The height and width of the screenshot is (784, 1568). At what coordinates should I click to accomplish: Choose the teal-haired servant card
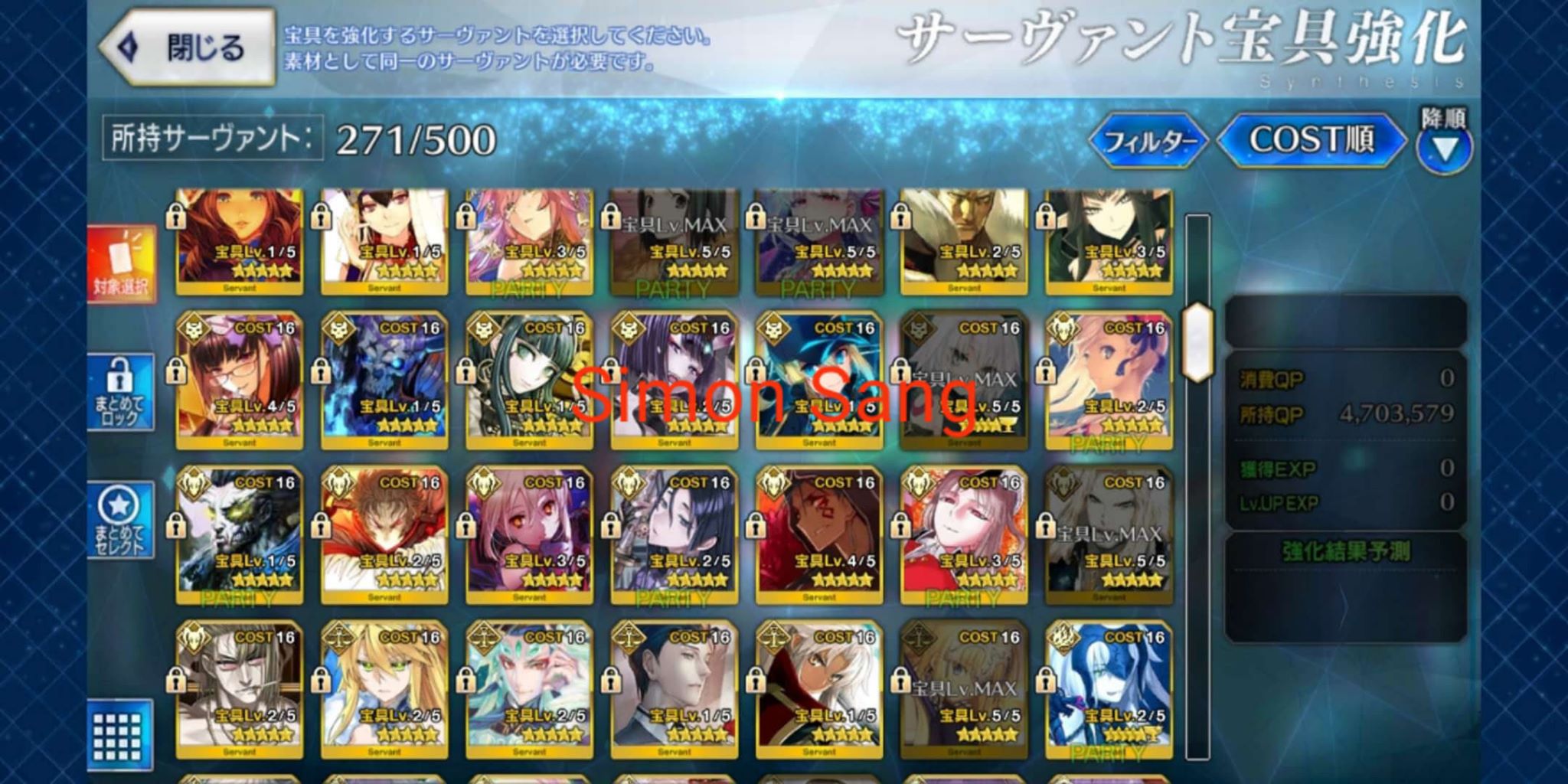529,690
